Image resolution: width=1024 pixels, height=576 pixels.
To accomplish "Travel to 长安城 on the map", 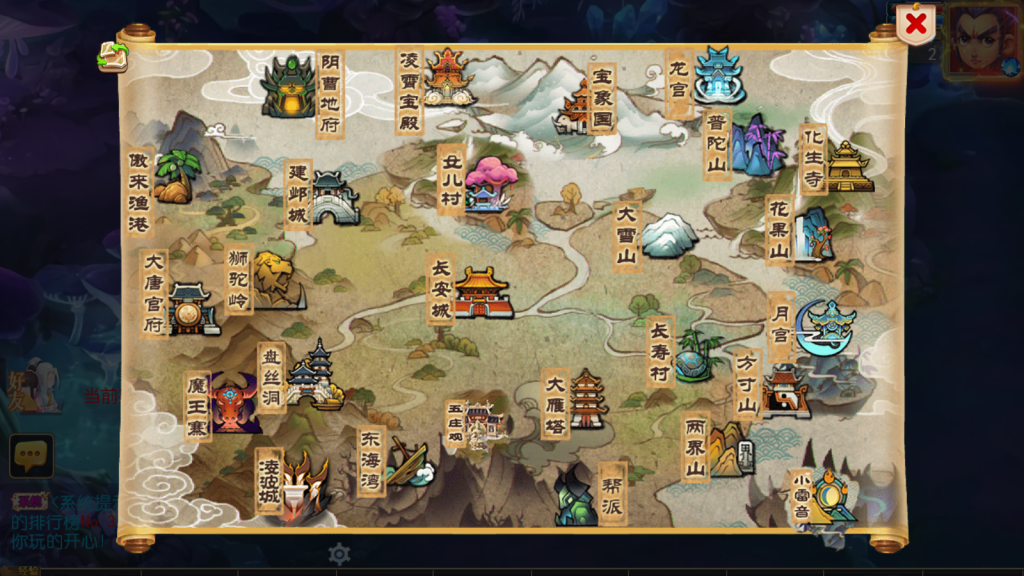I will pyautogui.click(x=483, y=292).
